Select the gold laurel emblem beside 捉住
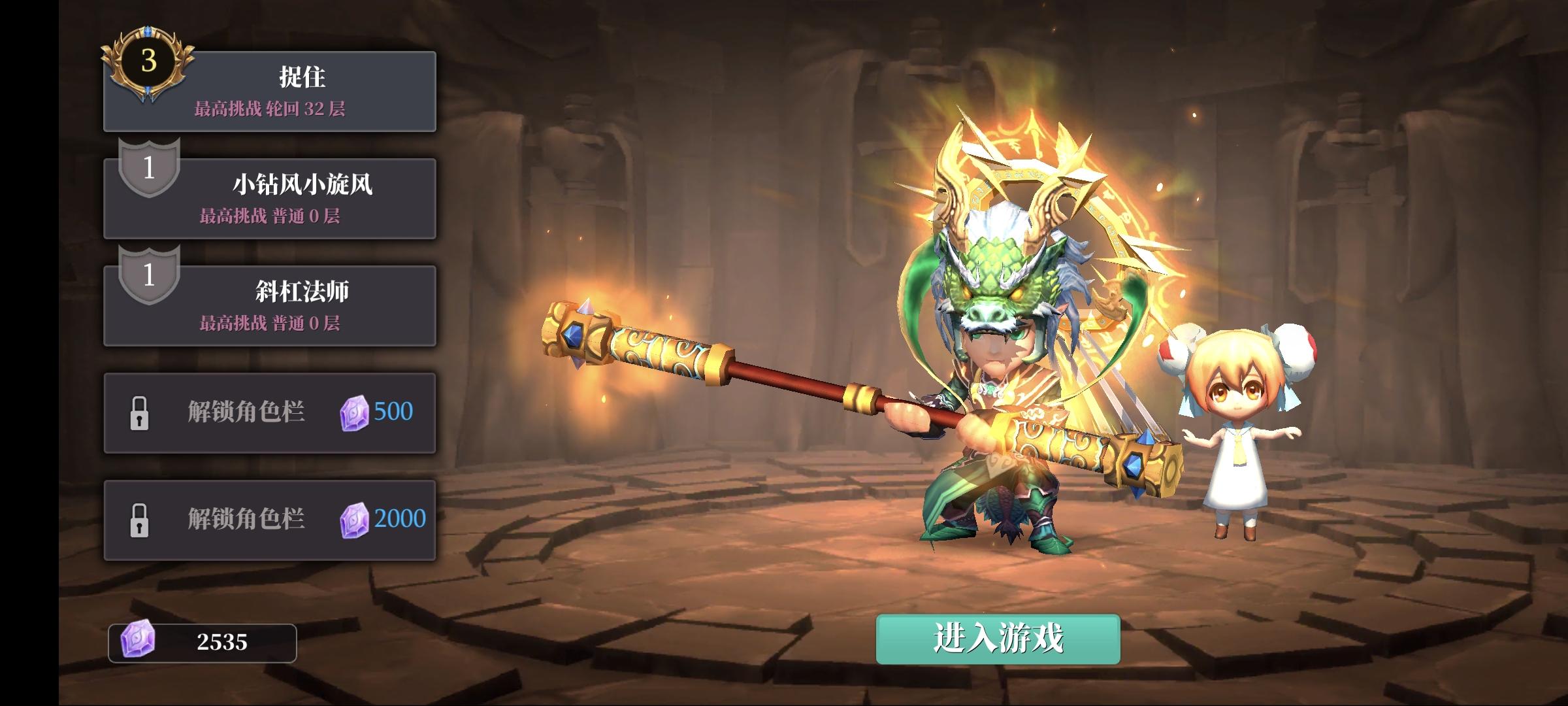 [x=149, y=61]
